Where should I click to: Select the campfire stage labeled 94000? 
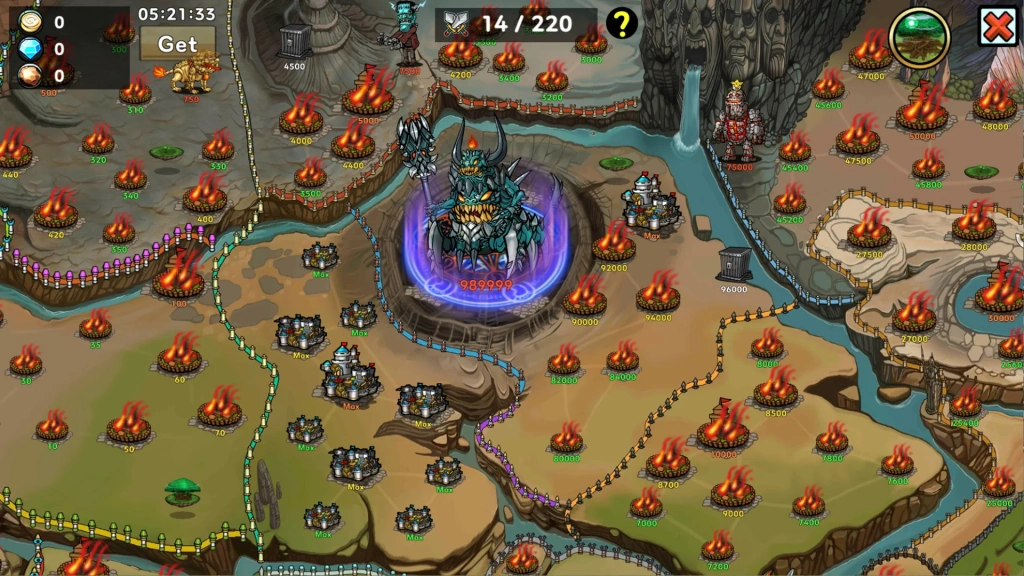tap(658, 294)
